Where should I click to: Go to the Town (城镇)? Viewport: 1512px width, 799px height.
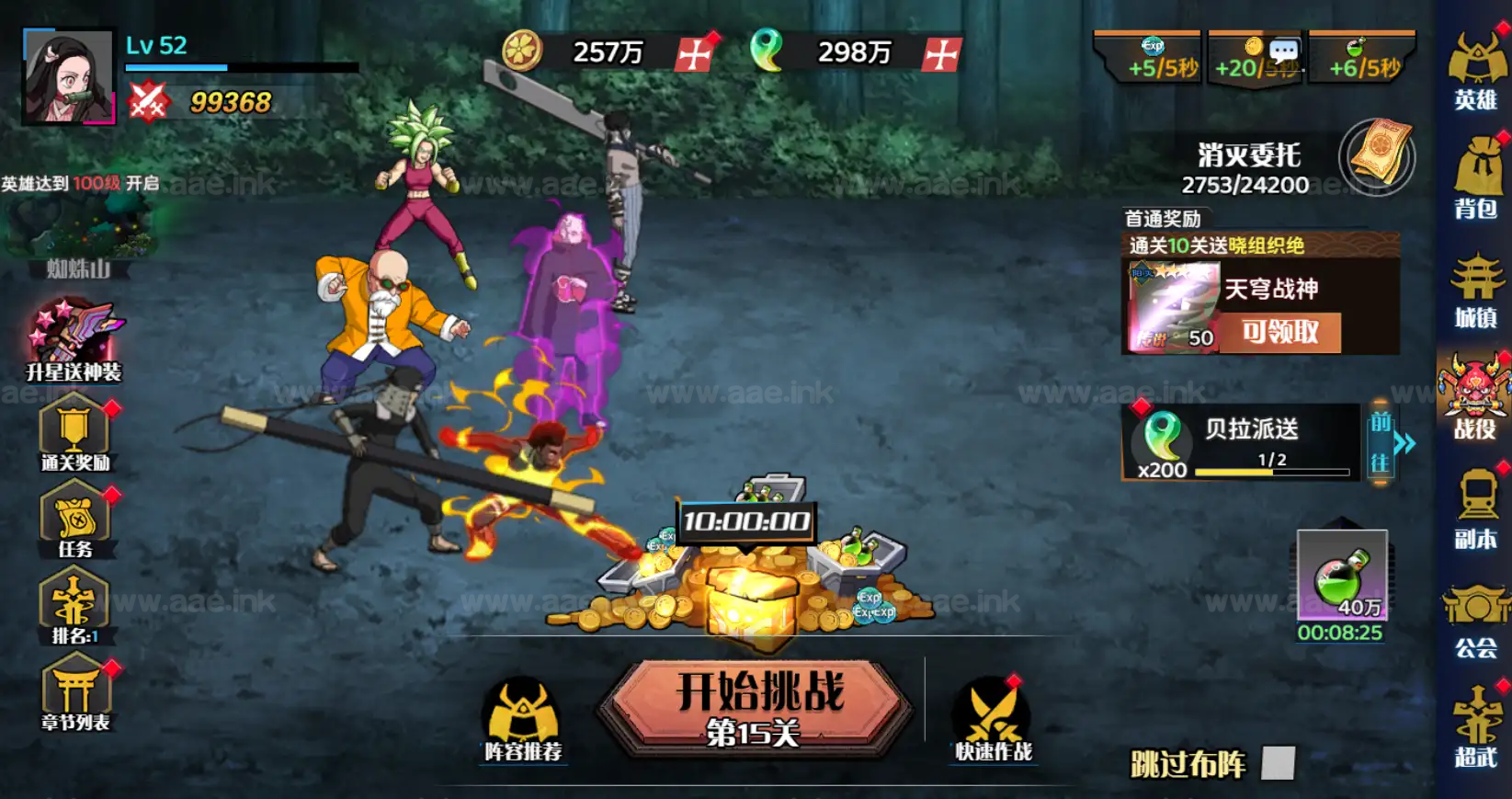1475,290
